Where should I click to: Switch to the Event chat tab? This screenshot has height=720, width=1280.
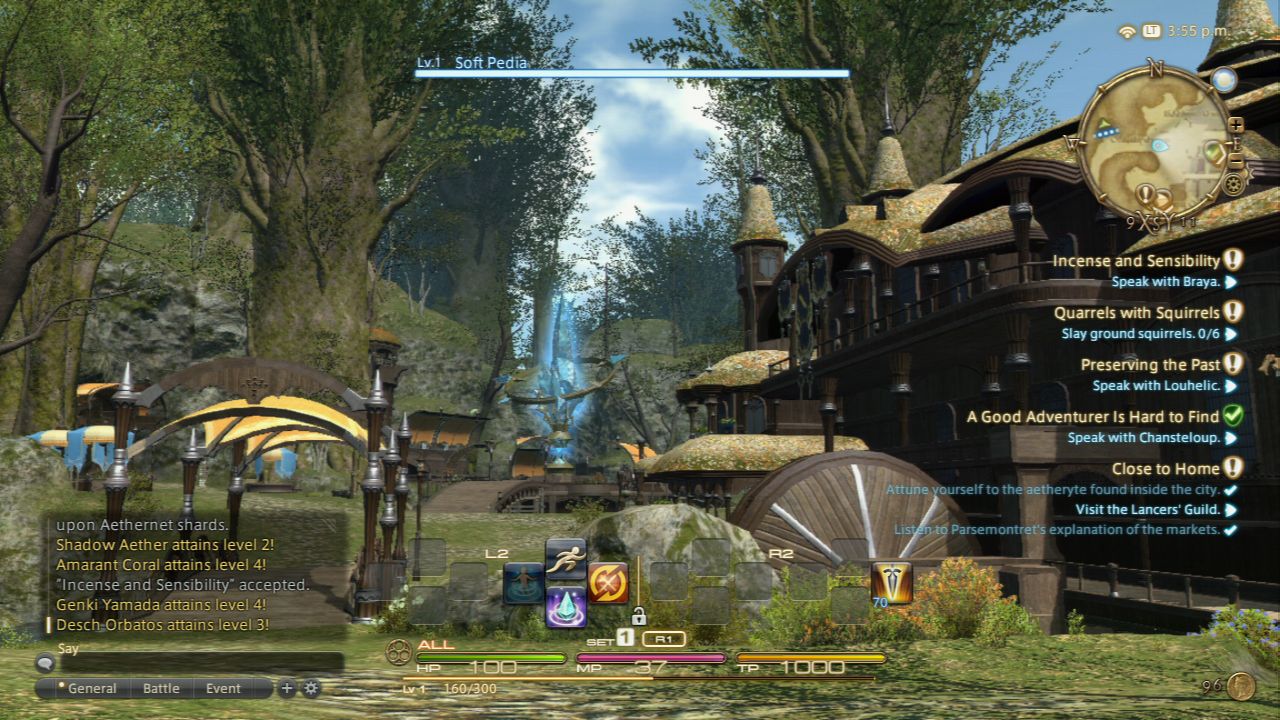[223, 688]
